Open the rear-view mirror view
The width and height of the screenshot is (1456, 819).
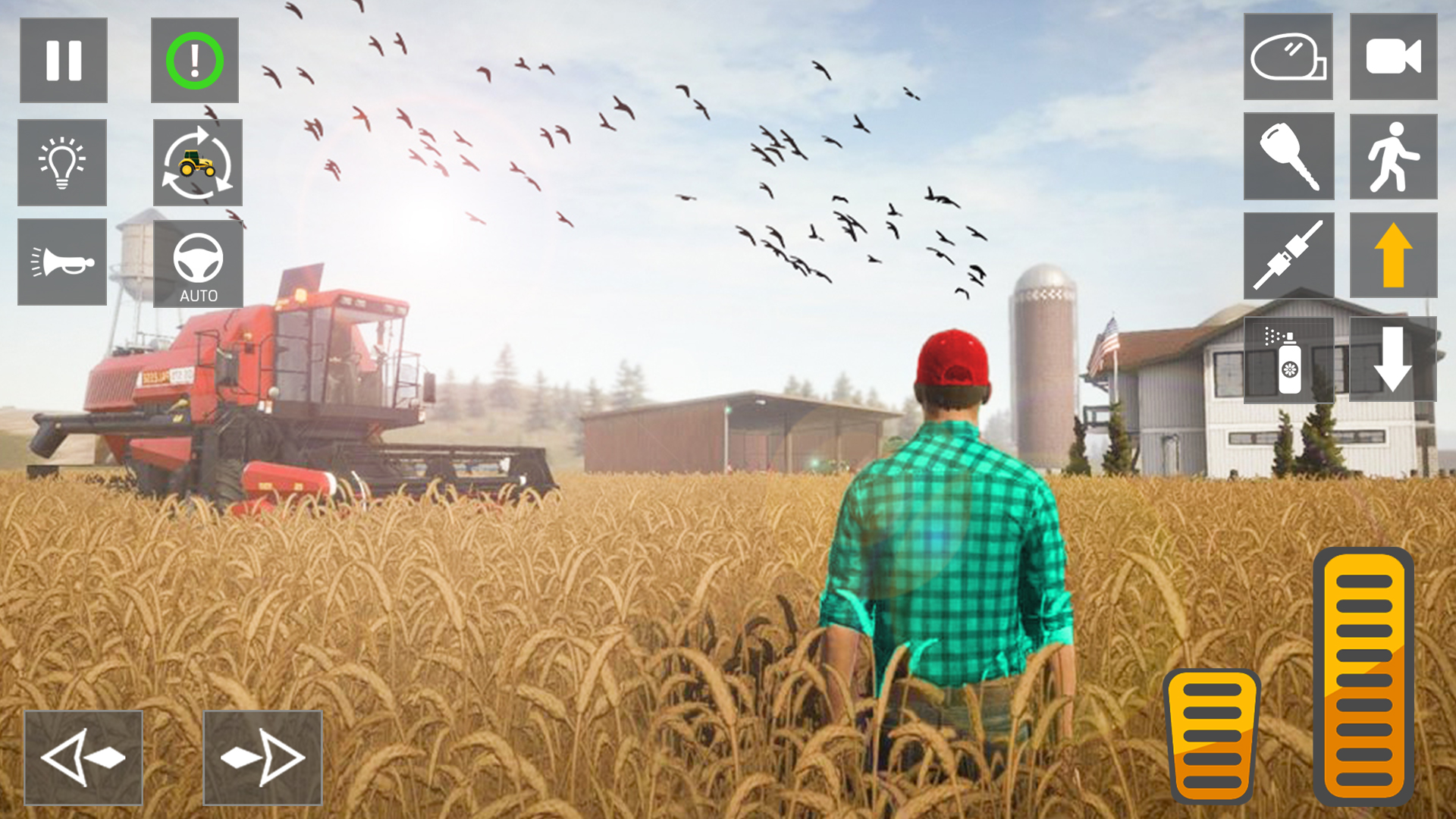1288,57
